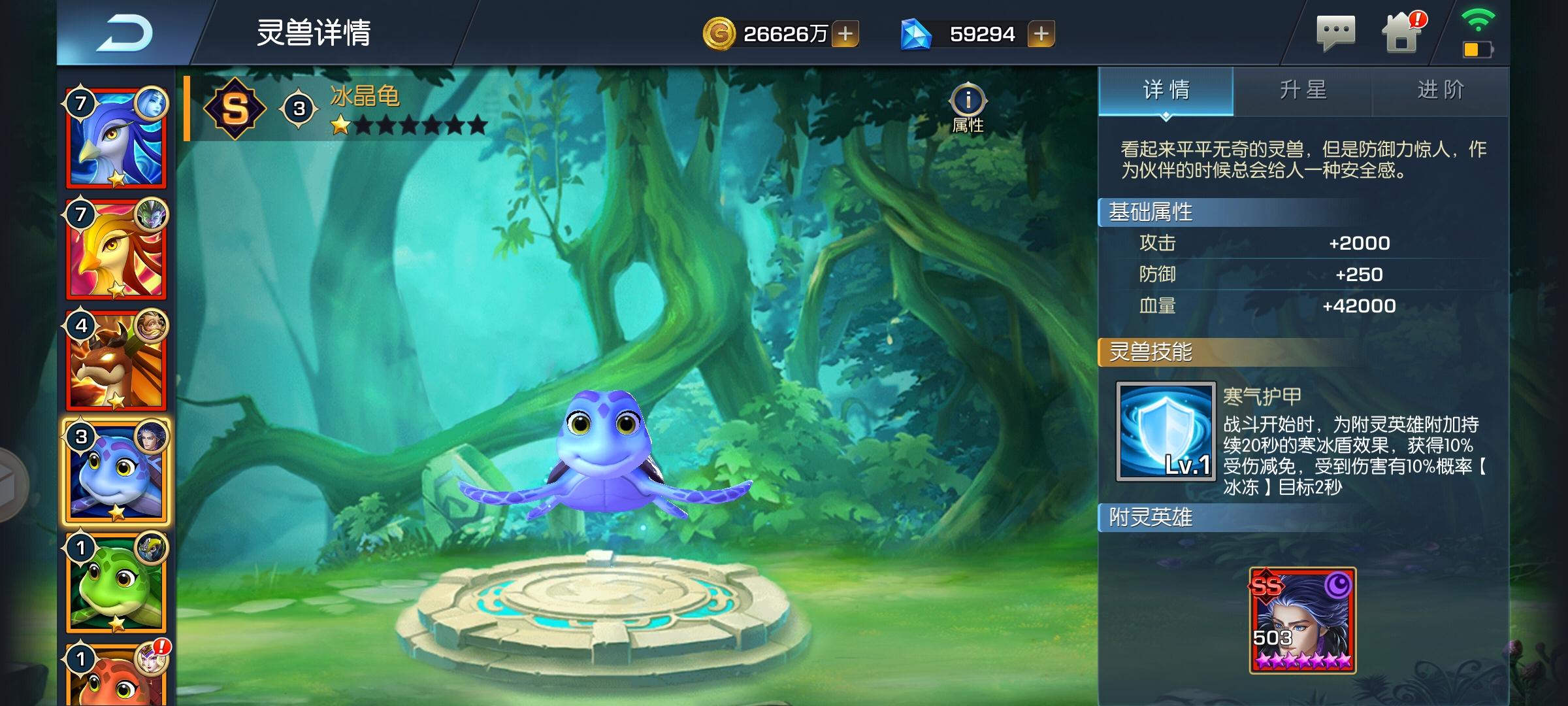The height and width of the screenshot is (706, 1568).
Task: Switch to the 升星 tab
Action: pyautogui.click(x=1302, y=92)
